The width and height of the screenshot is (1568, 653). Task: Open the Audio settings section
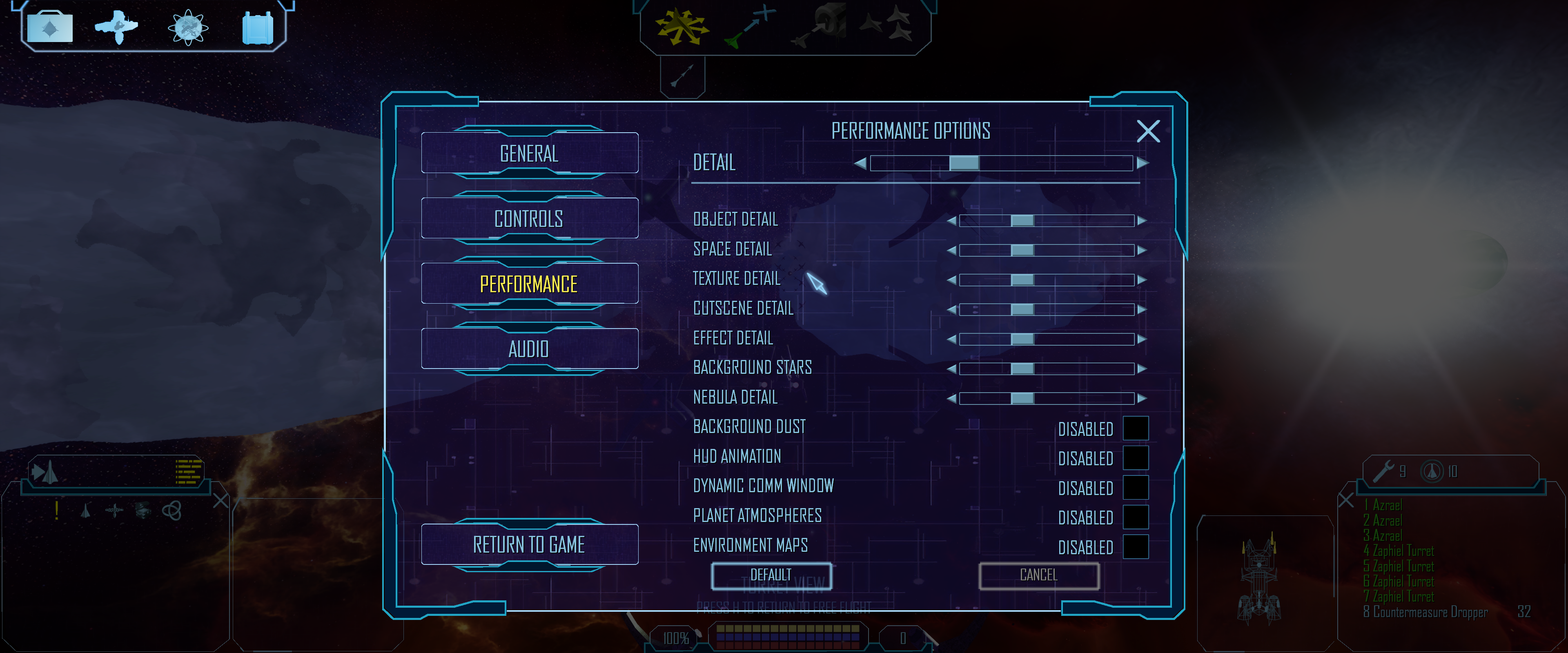coord(528,349)
